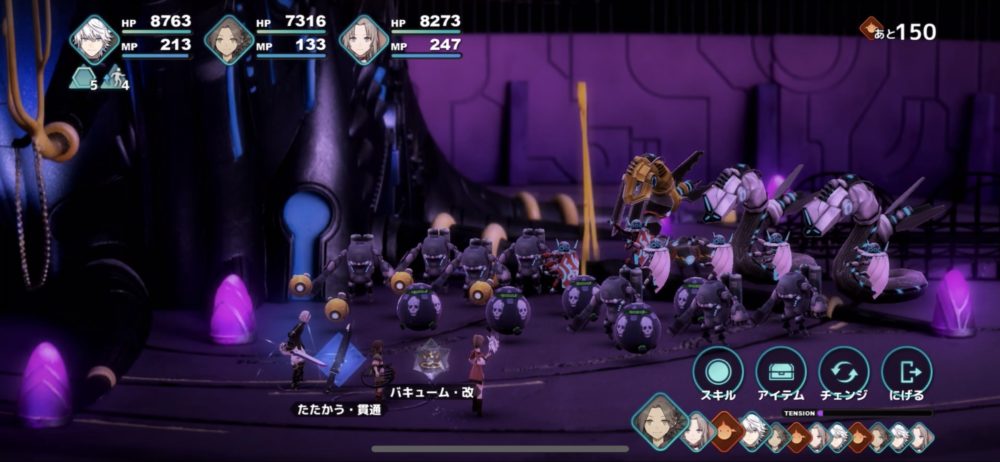Select the white-haired party member portrait
1000x462 pixels.
point(94,40)
